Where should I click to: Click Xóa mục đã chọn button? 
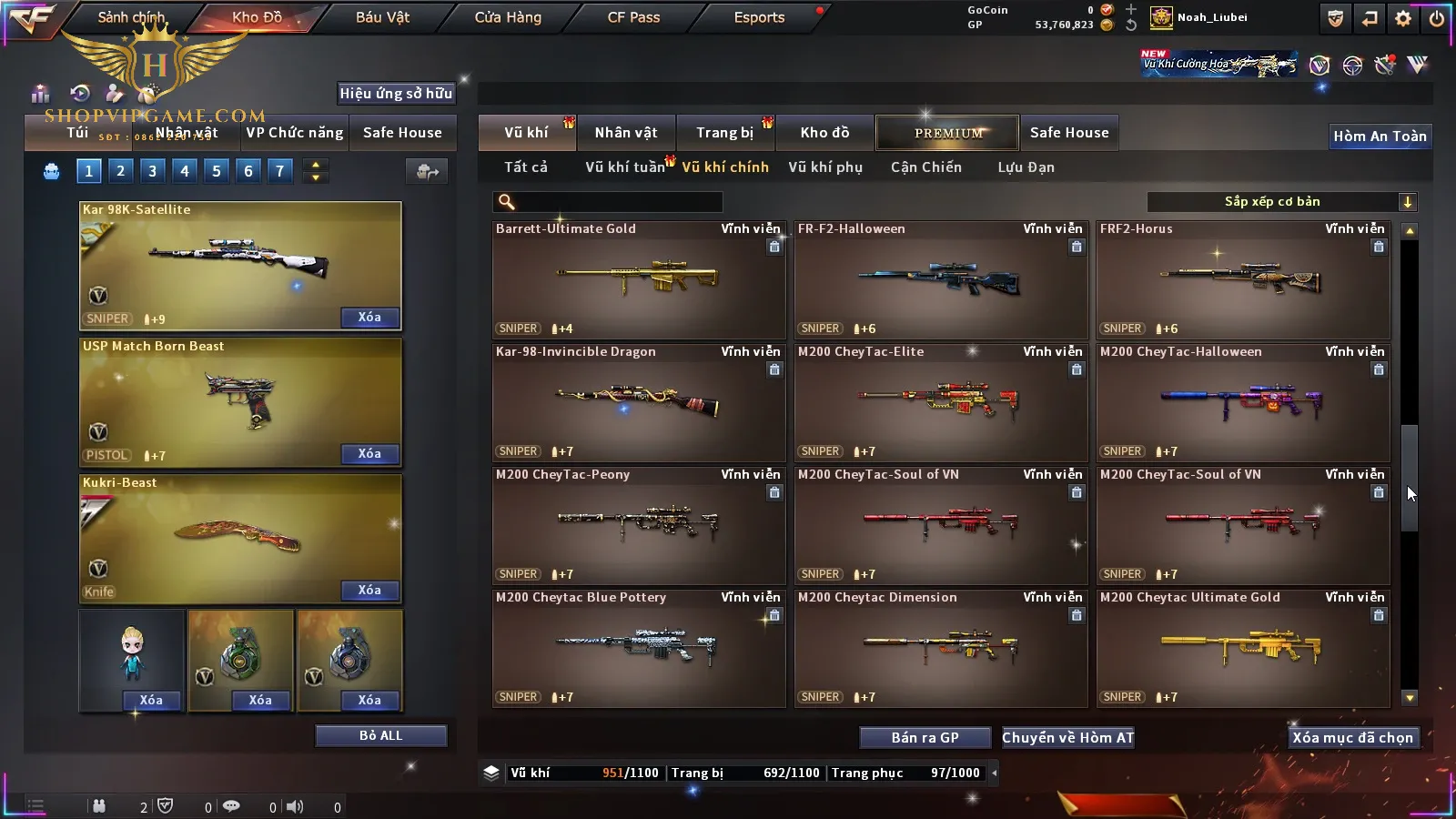click(1352, 738)
